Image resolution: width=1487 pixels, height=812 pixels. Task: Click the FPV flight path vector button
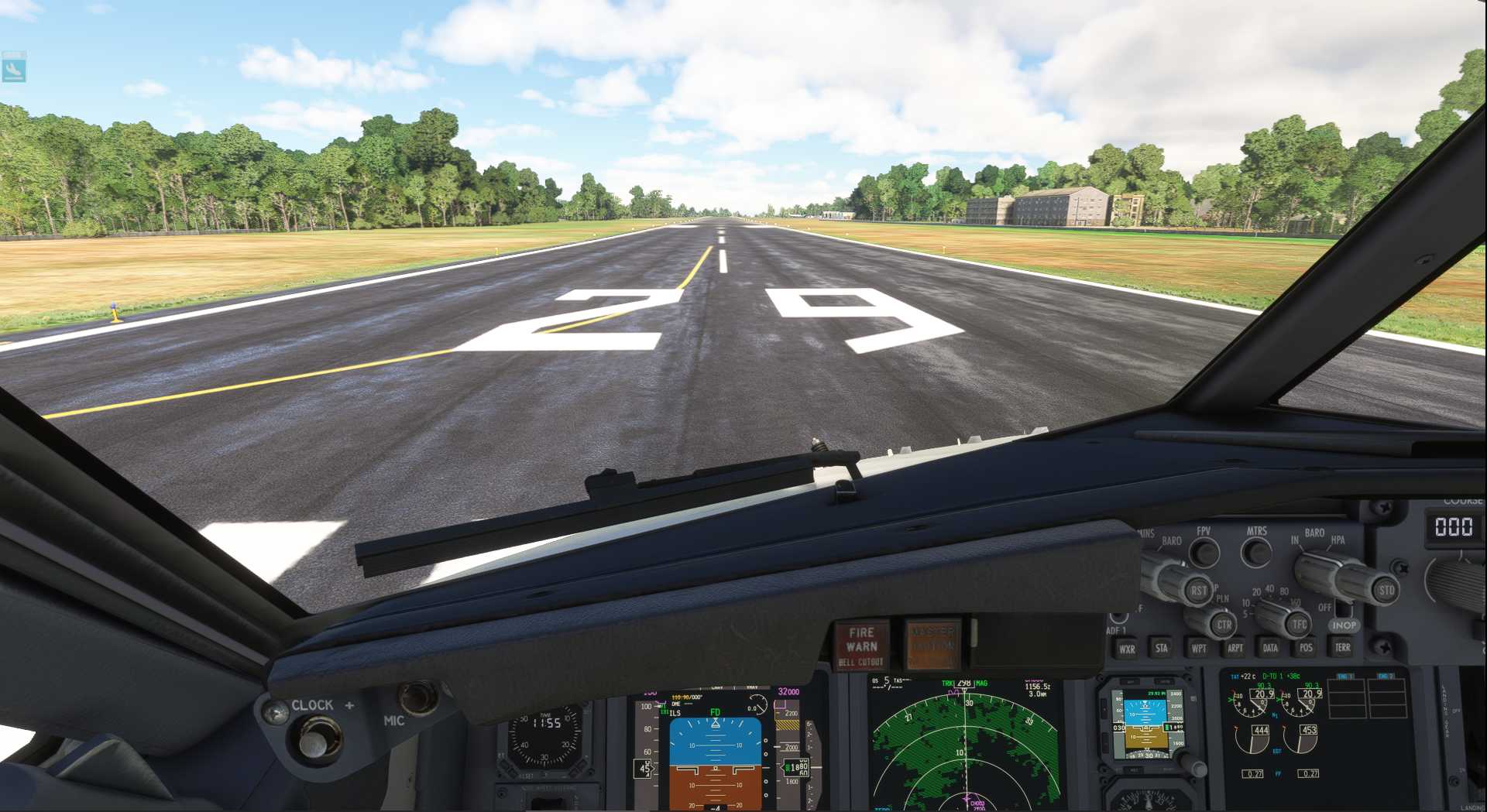[1204, 553]
